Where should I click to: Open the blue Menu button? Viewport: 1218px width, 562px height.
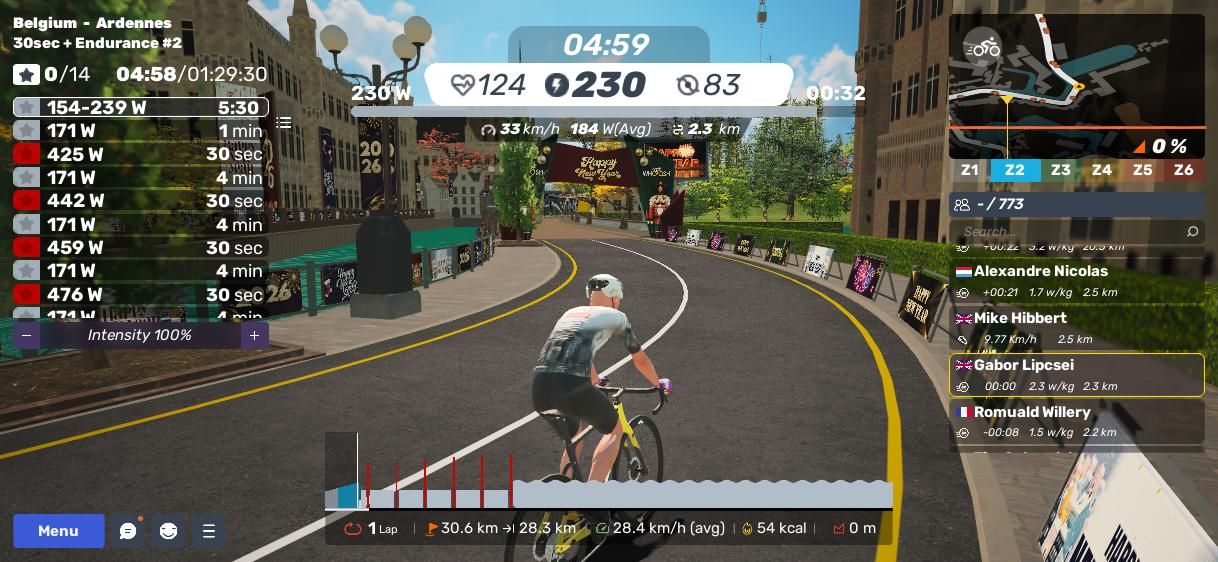click(x=58, y=531)
